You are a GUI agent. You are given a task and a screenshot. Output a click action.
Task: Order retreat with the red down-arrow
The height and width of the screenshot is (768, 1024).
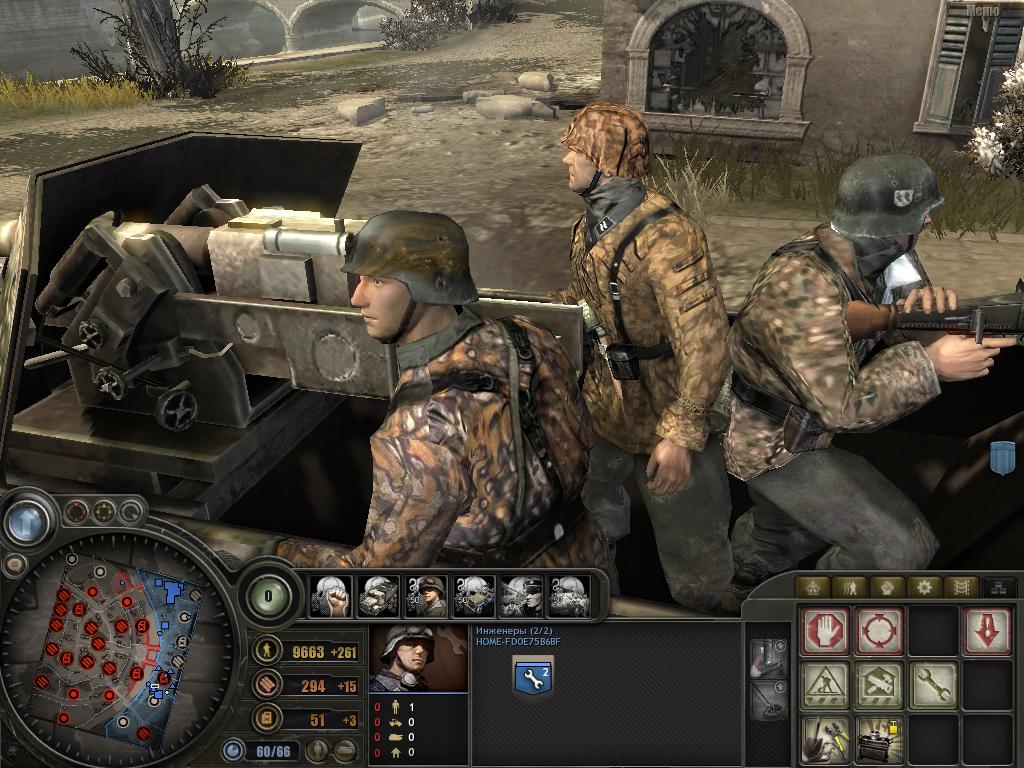(986, 632)
